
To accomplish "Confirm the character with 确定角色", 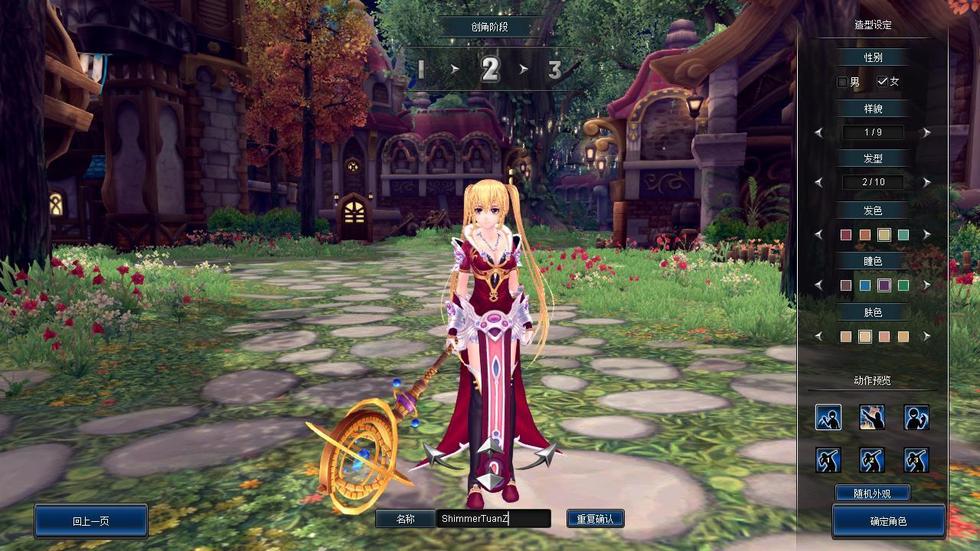I will (888, 520).
